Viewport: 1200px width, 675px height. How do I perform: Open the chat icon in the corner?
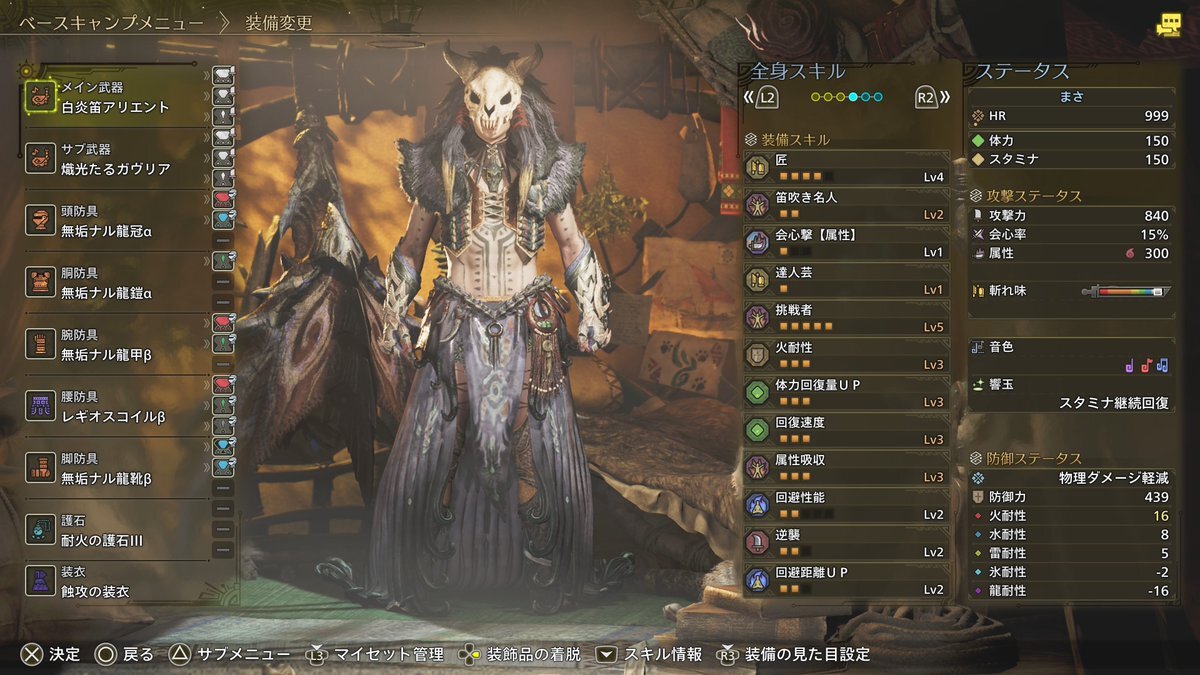(1167, 26)
